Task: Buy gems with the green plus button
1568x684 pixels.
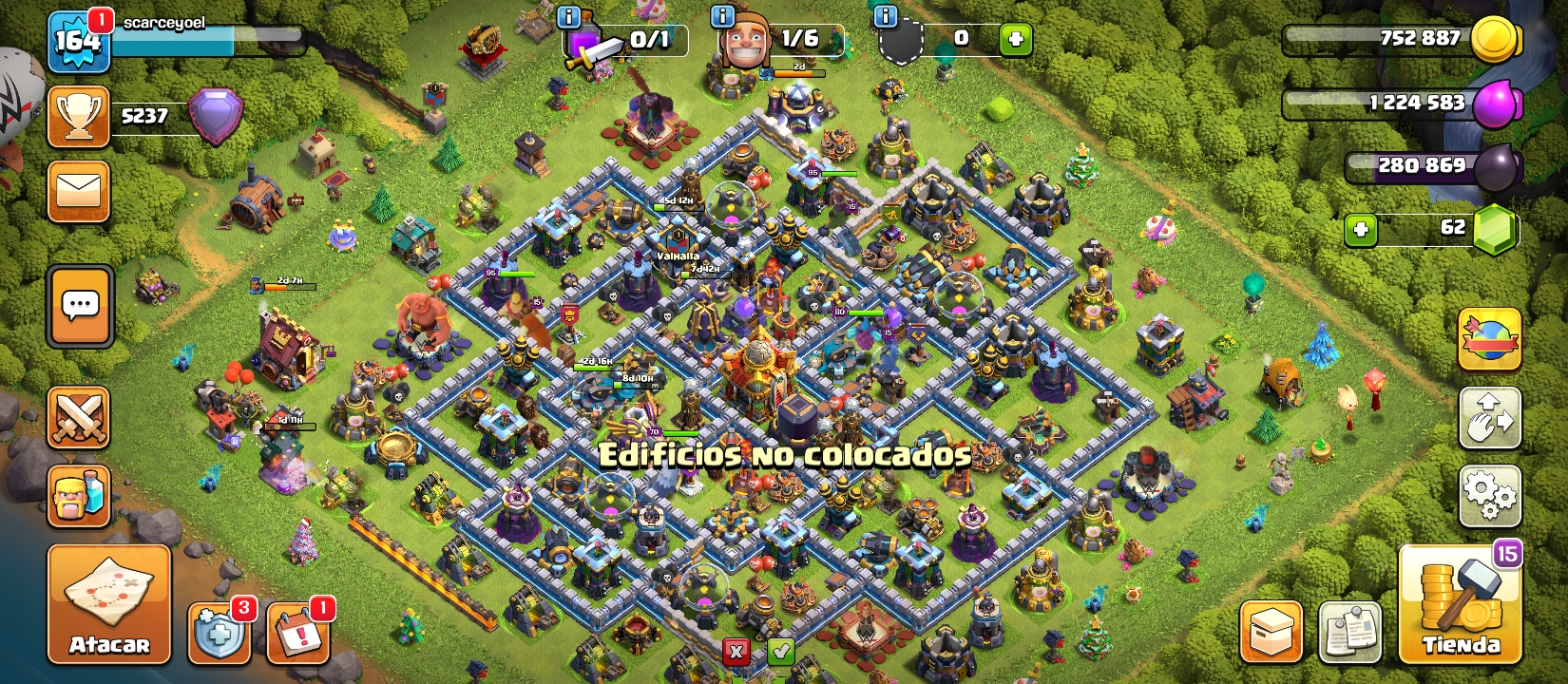Action: click(x=1361, y=231)
